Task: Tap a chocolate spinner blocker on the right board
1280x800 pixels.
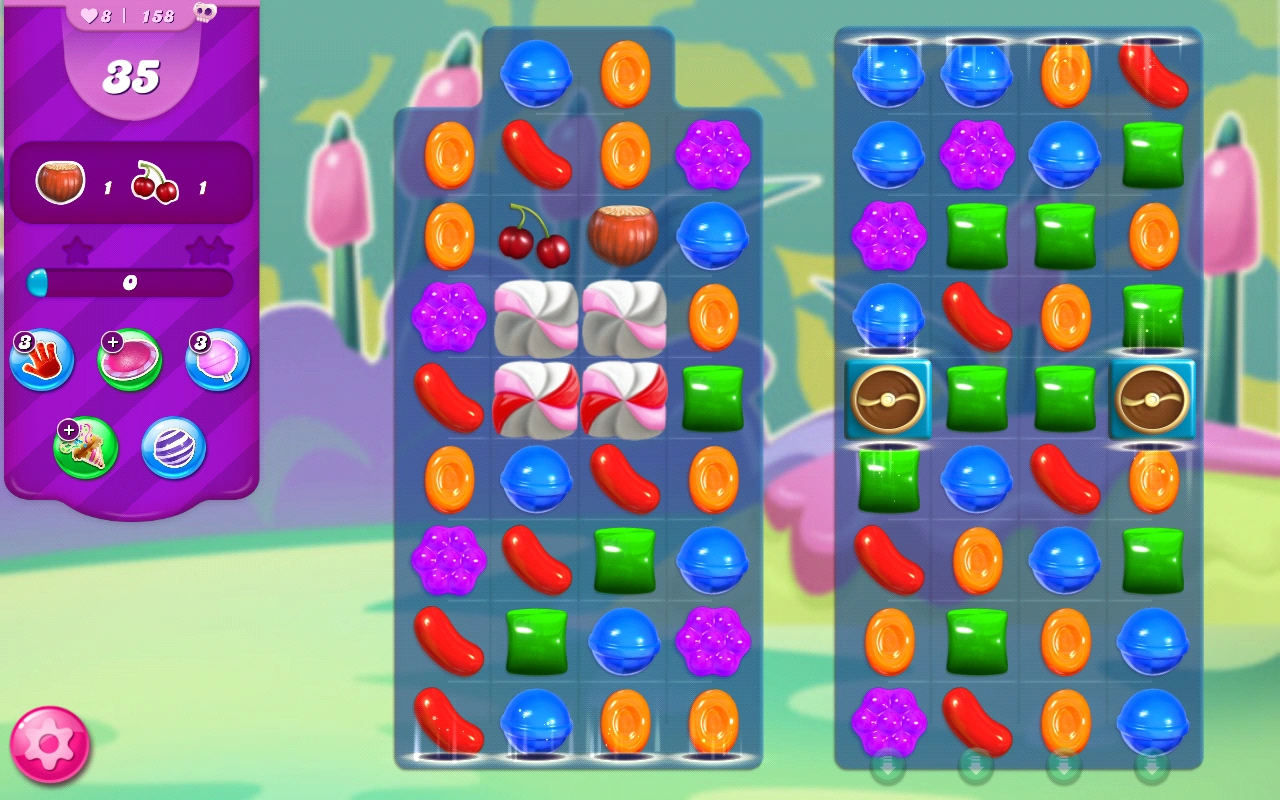Action: click(x=888, y=399)
